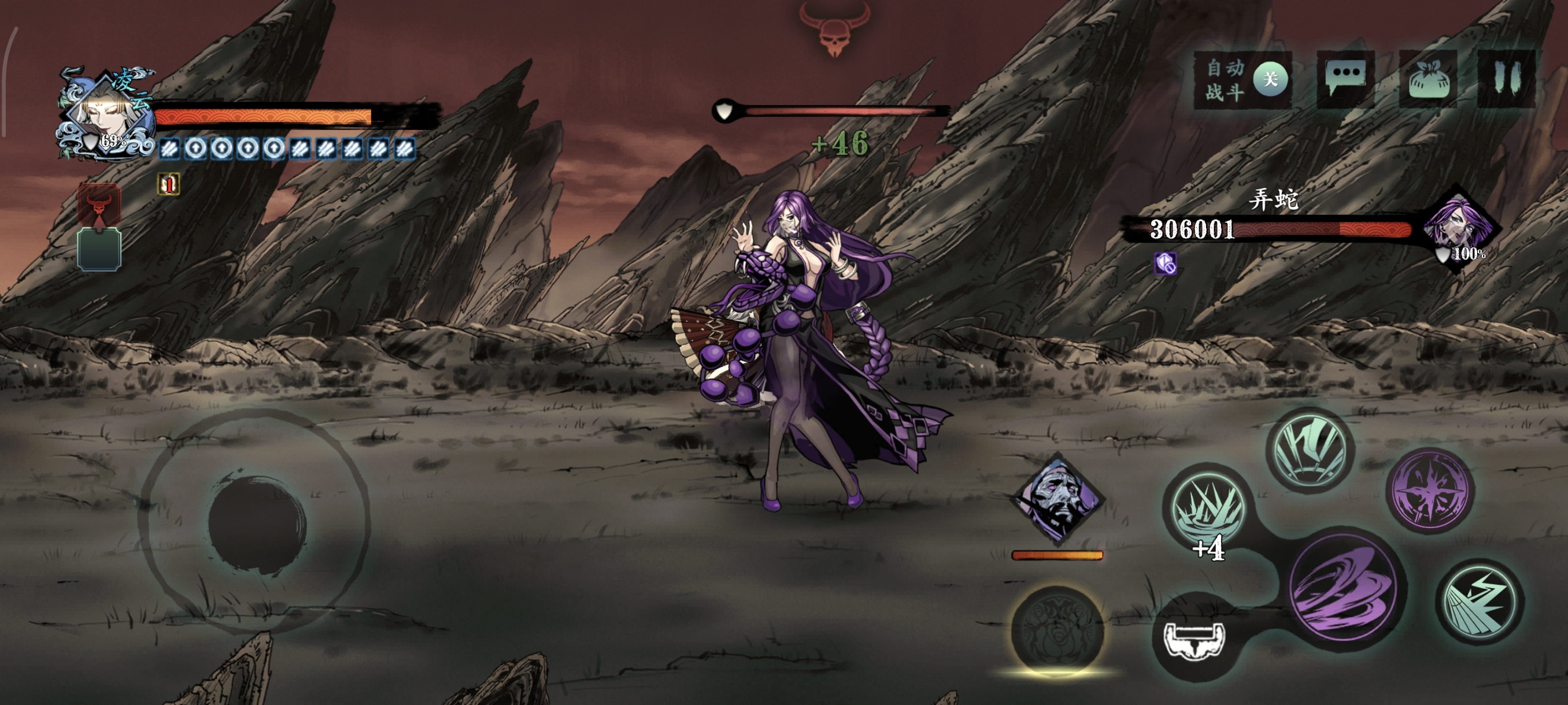Use the white scroll button
This screenshot has height=705, width=1568.
(x=1194, y=640)
